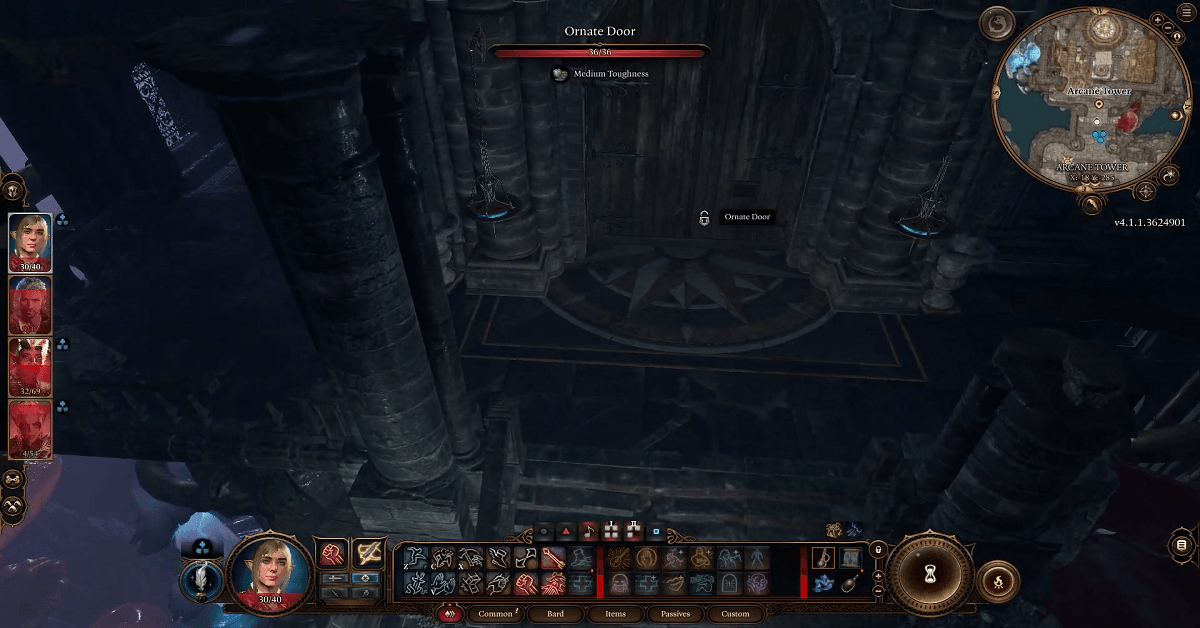Click the group-mode chain icon below the portraits
The image size is (1200, 628).
14,479
